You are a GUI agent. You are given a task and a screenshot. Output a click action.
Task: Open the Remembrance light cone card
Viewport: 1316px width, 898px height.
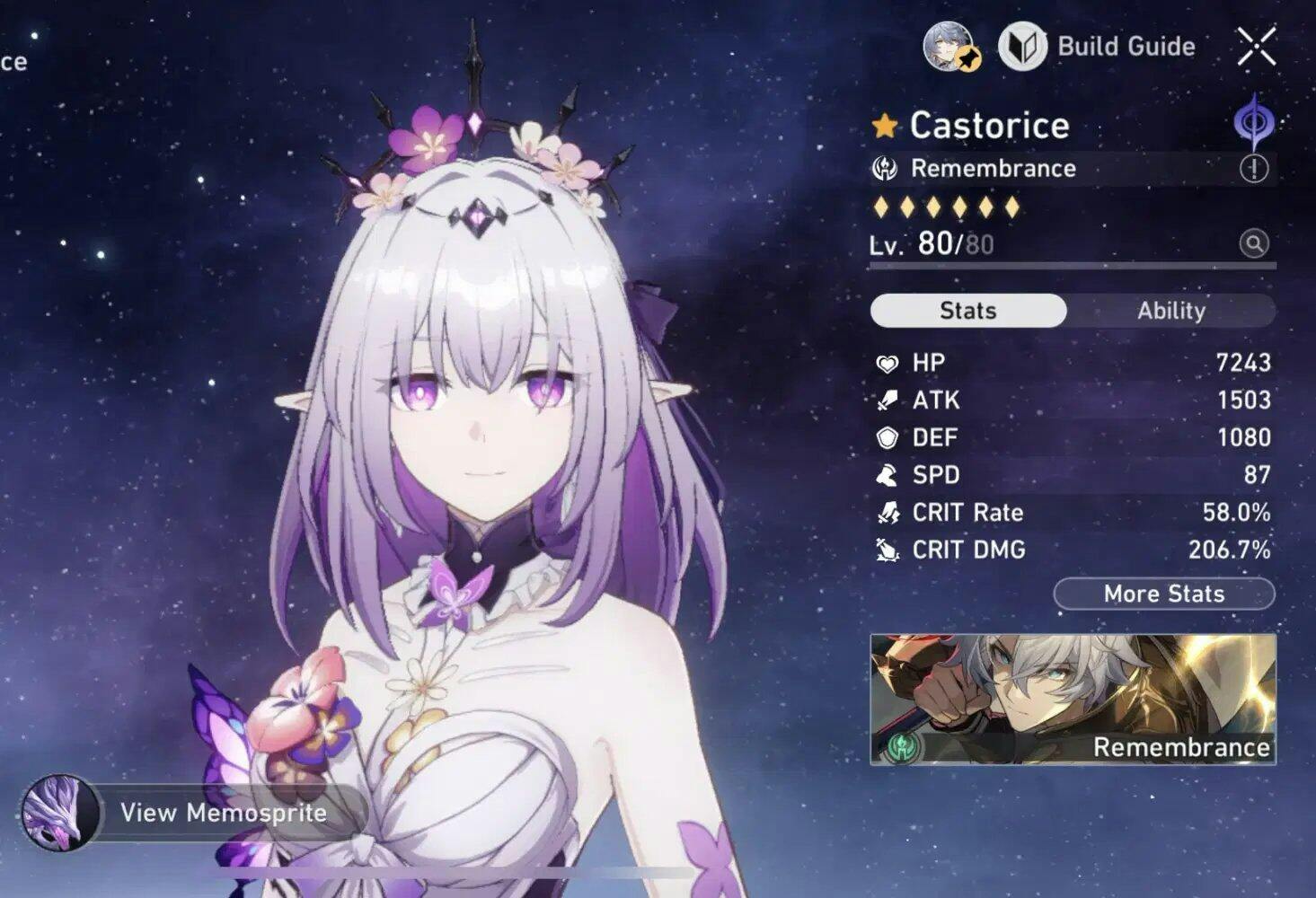tap(1073, 700)
